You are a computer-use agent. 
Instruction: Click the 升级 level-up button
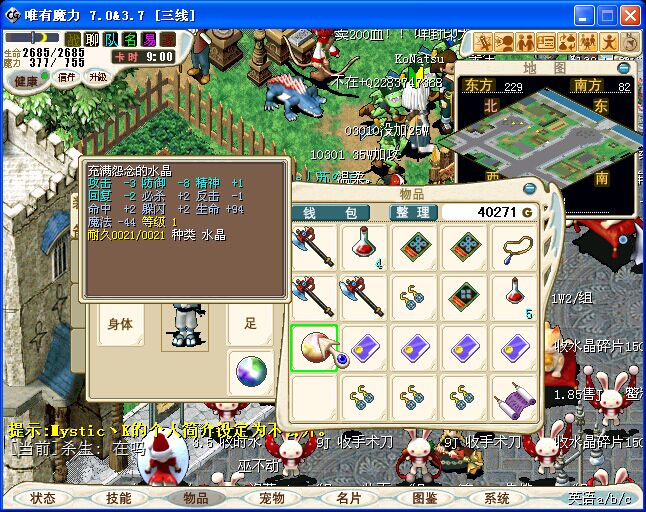pyautogui.click(x=98, y=77)
